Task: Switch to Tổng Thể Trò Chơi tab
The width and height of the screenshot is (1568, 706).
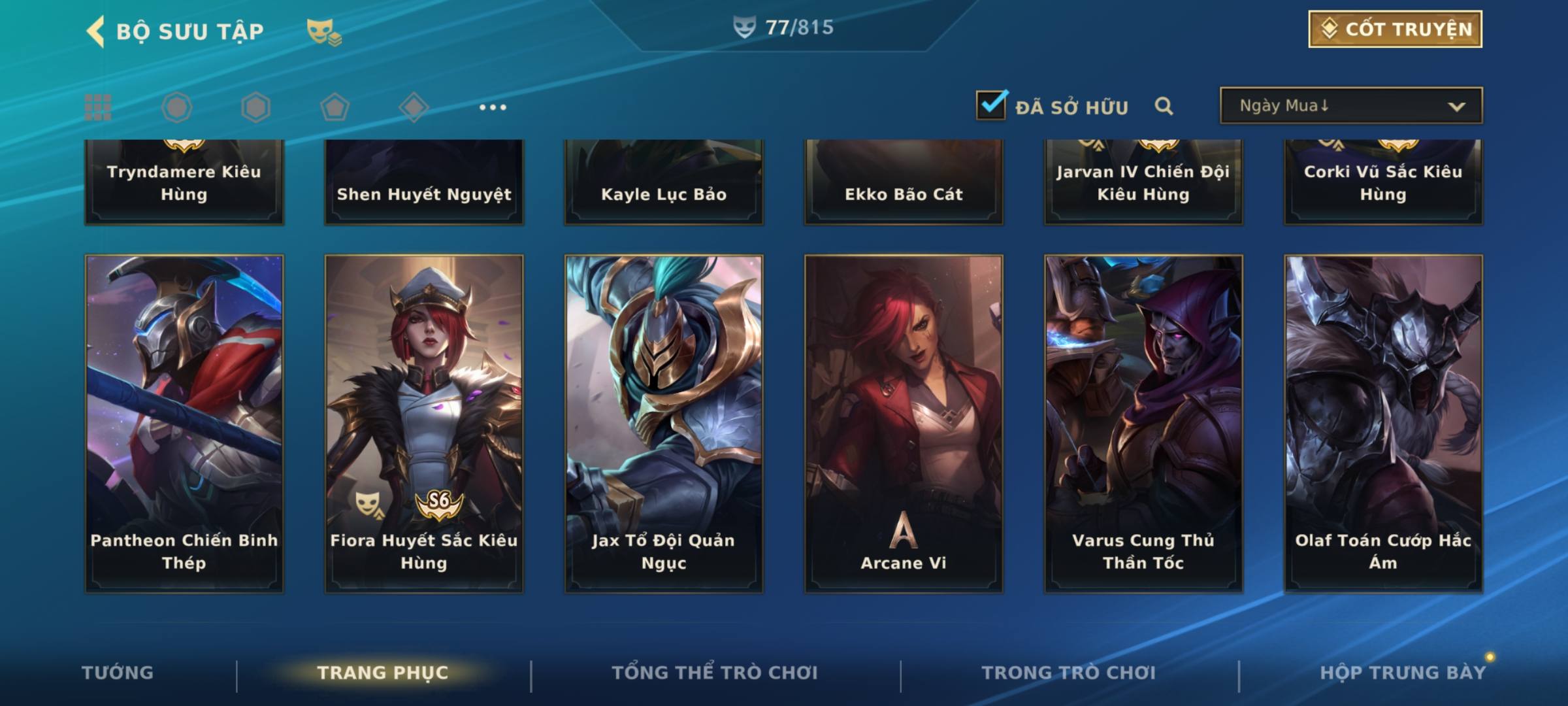Action: tap(715, 673)
